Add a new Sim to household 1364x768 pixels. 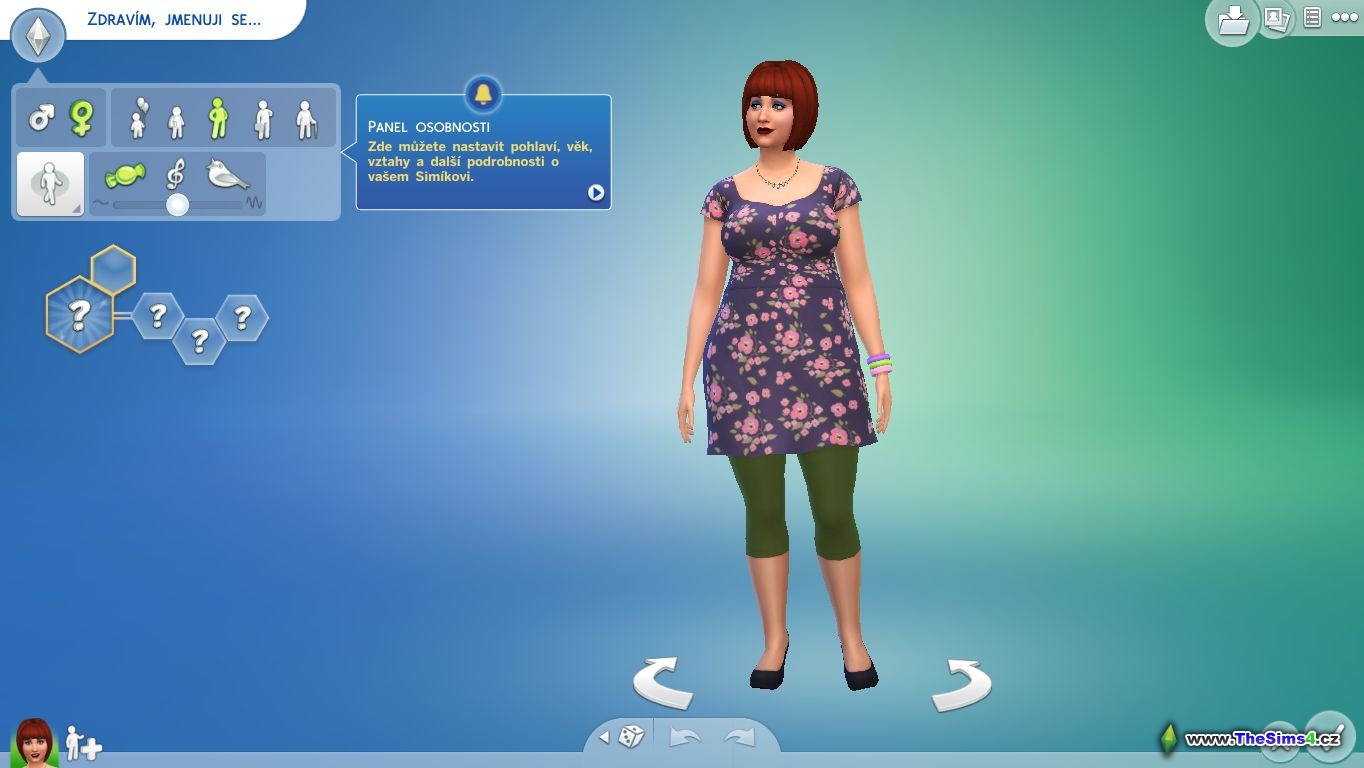[84, 743]
